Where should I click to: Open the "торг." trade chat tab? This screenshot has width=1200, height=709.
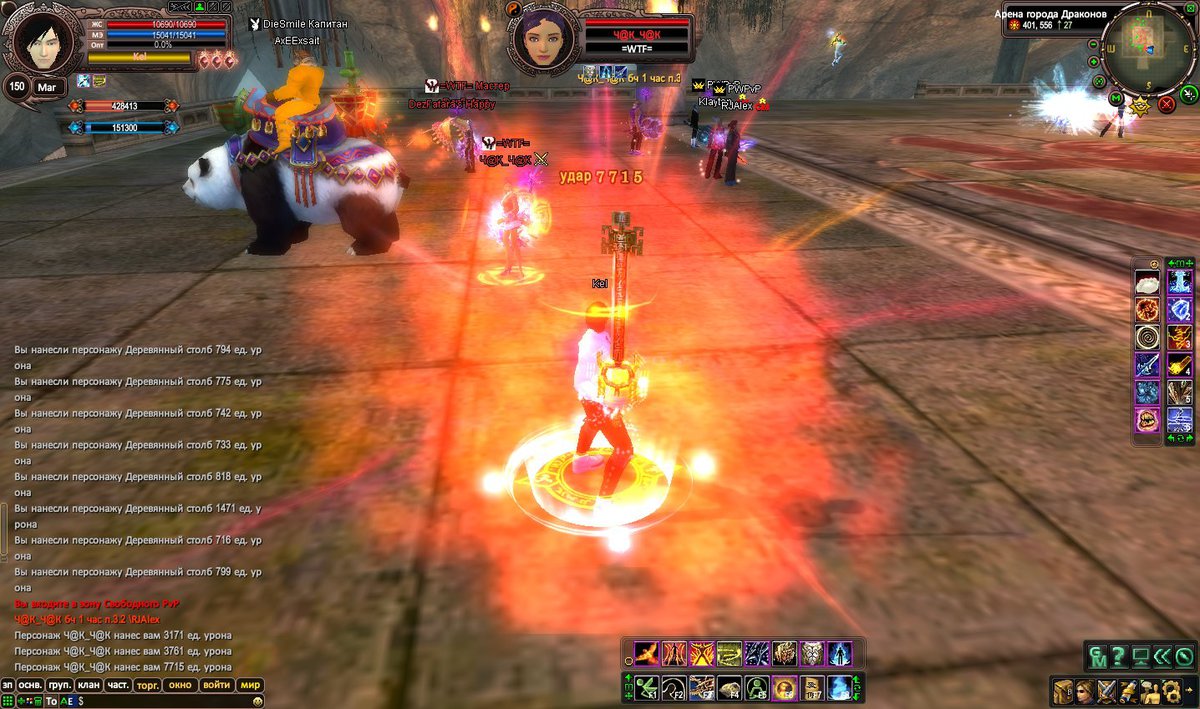pos(148,685)
